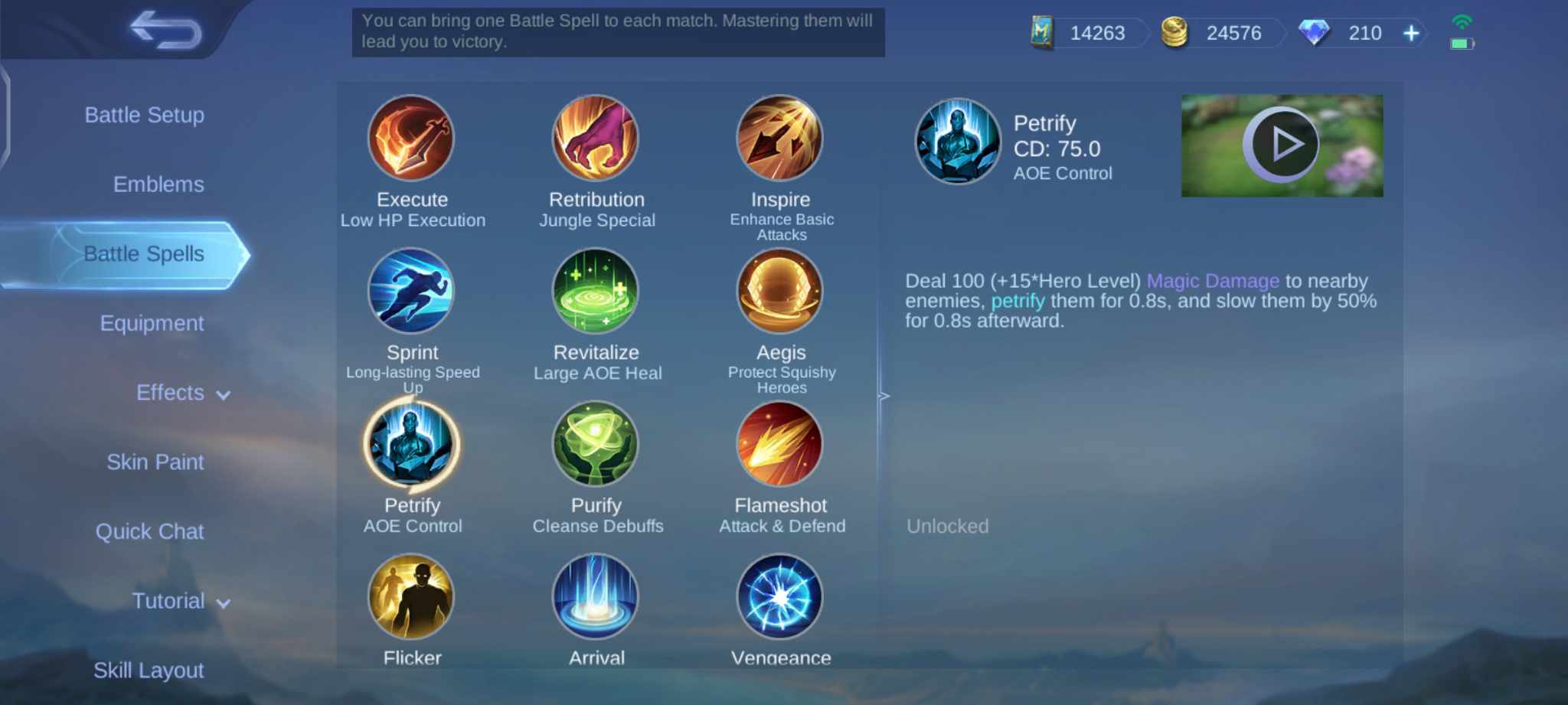The image size is (1568, 705).
Task: Tap the plus to buy diamonds
Action: [1410, 33]
